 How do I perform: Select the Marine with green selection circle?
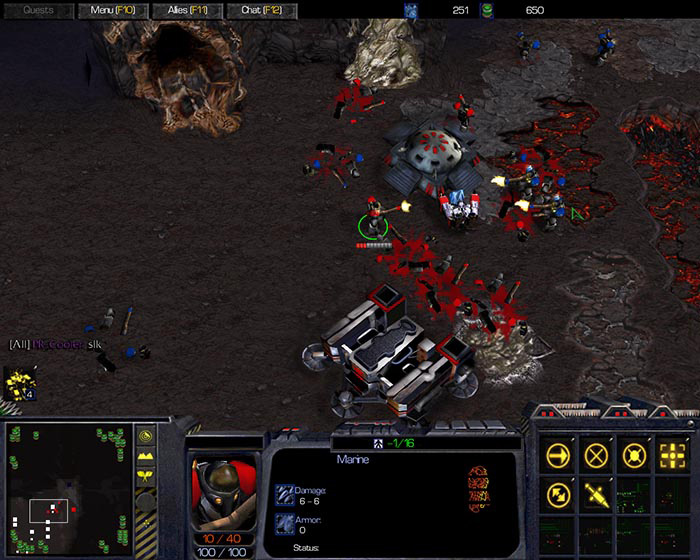(373, 221)
